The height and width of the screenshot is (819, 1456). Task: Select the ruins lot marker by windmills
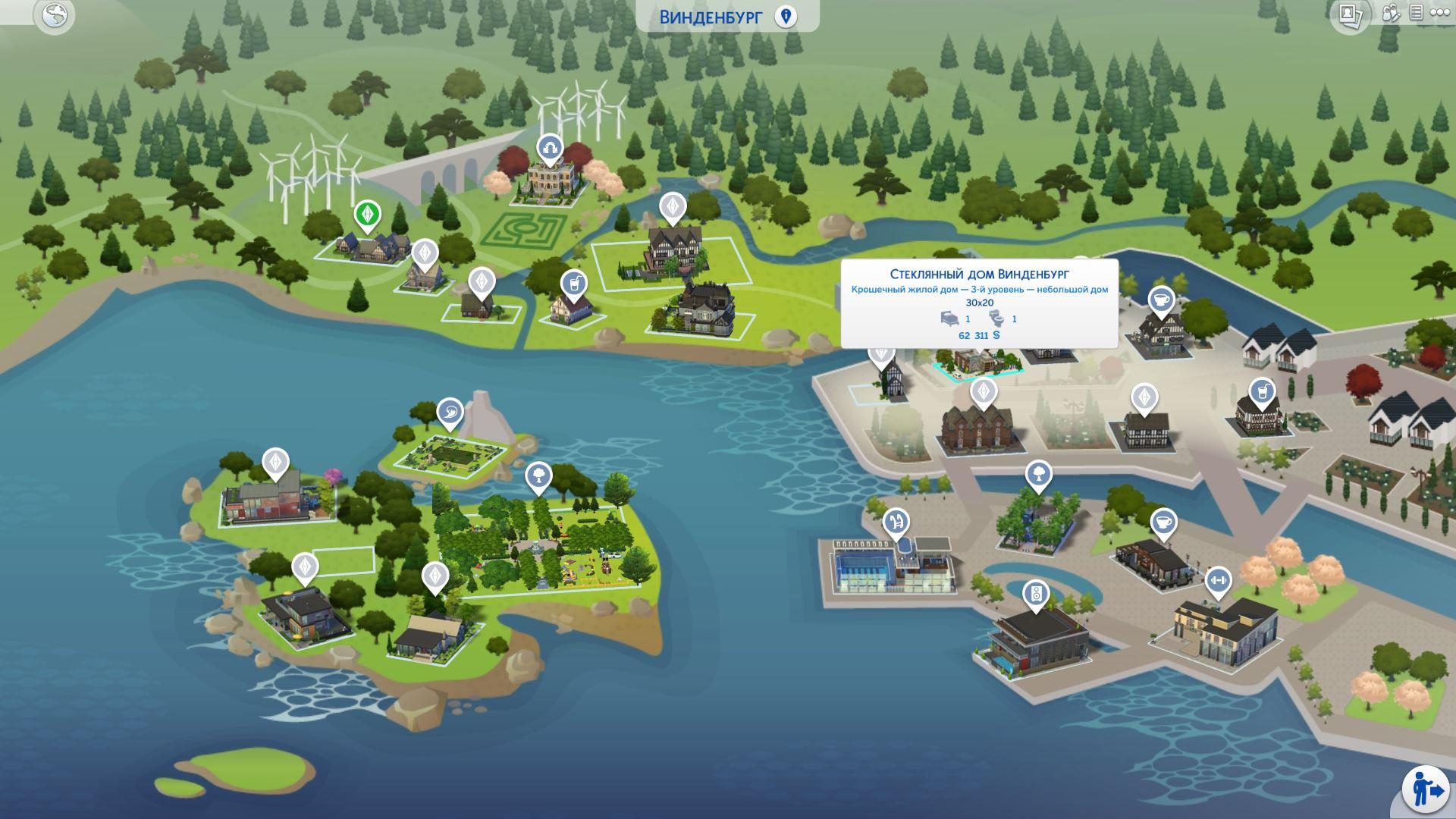pos(549,149)
